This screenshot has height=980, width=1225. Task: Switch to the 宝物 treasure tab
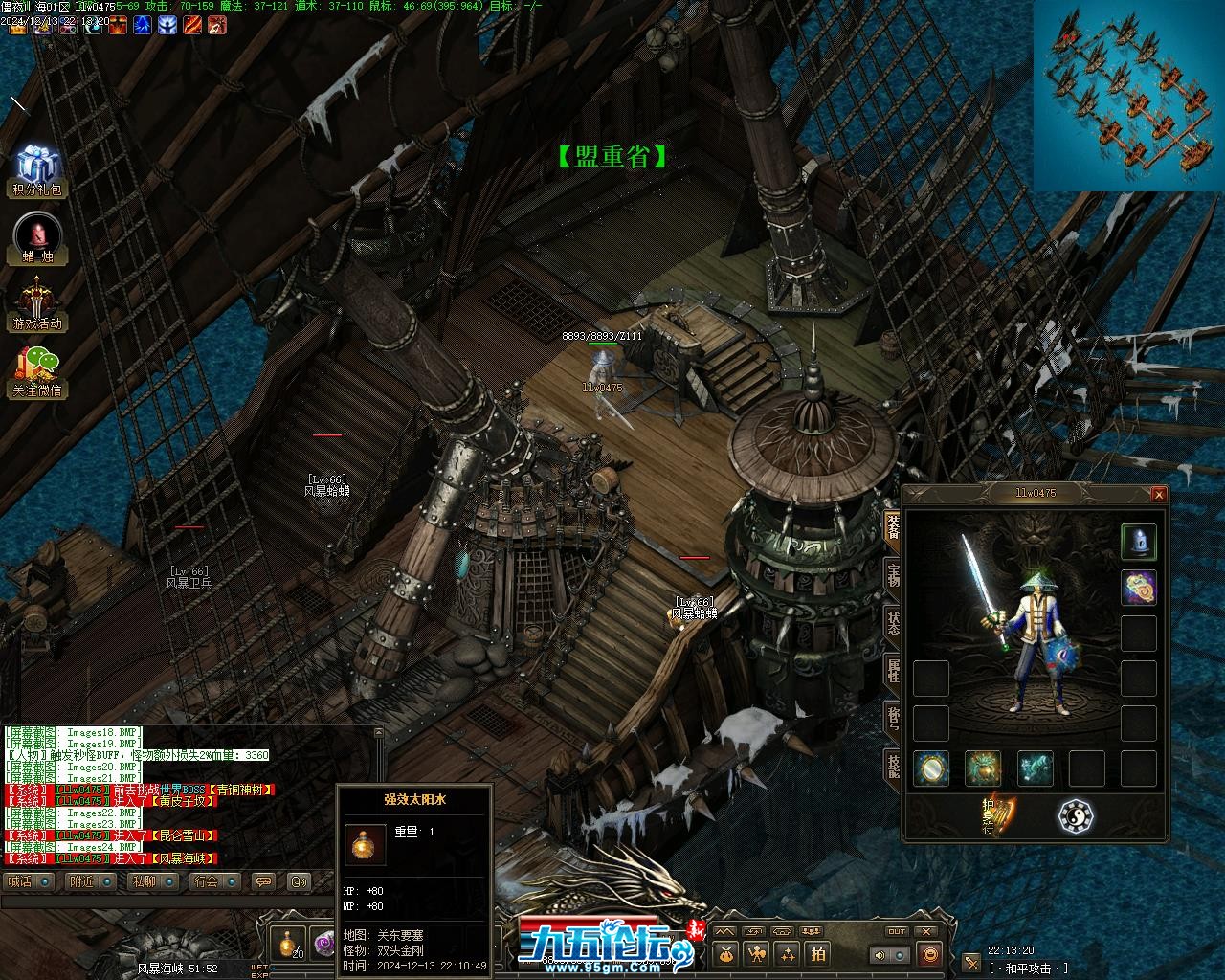(x=892, y=575)
